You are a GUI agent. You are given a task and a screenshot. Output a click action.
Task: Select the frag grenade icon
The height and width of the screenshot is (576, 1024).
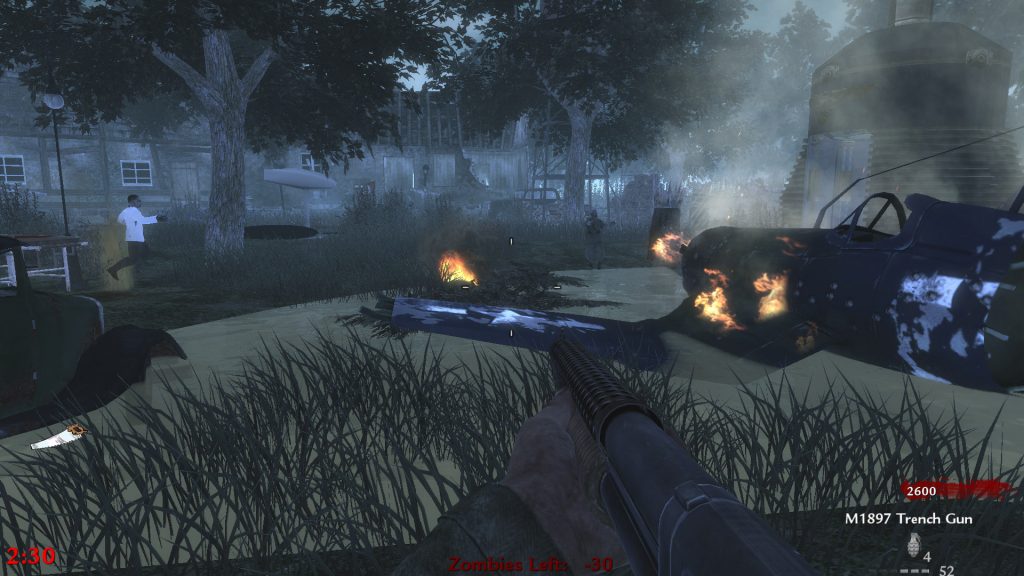(x=911, y=545)
